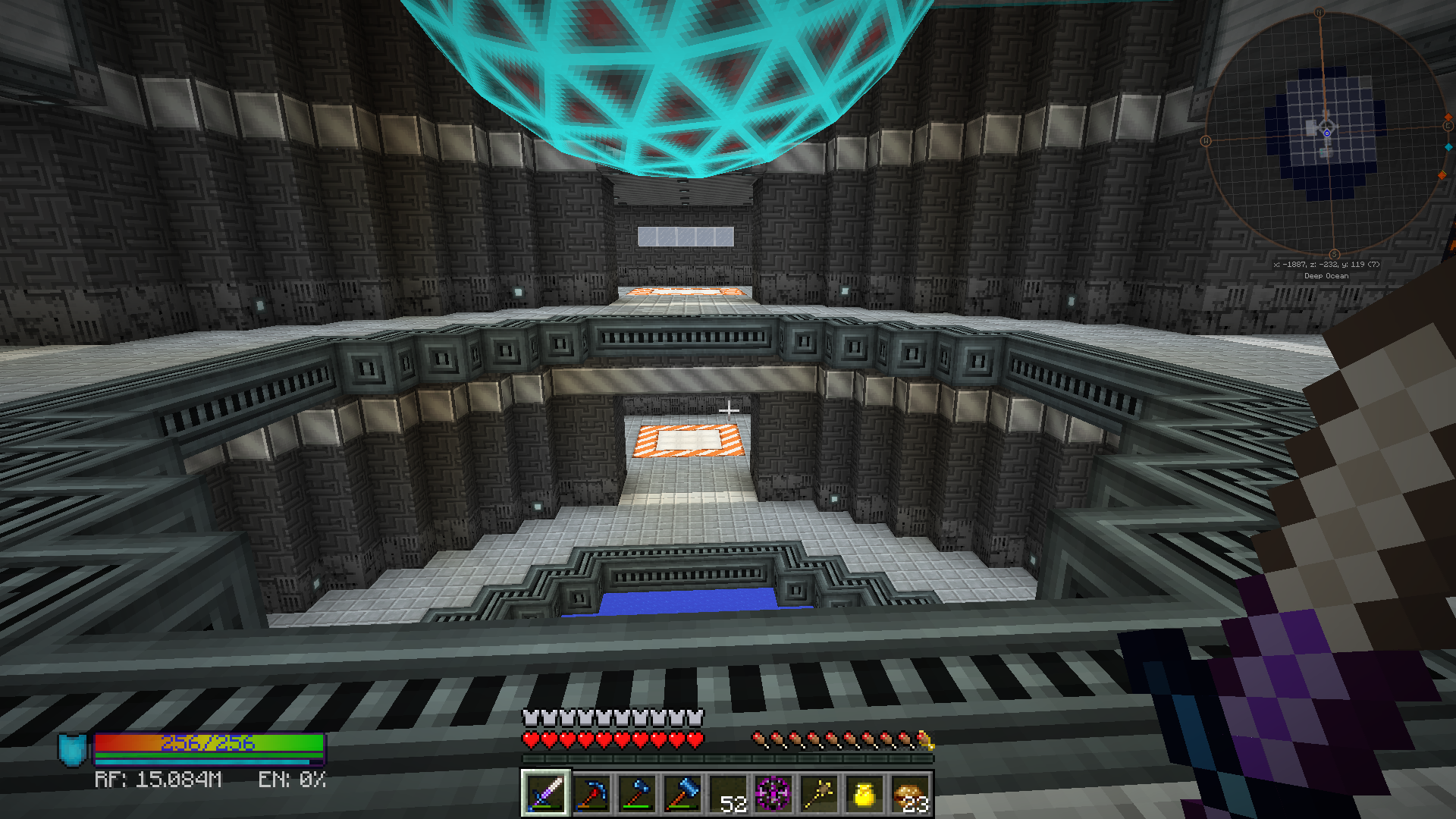1456x819 pixels.
Task: Select the blue pickaxe with red handle
Action: [x=591, y=794]
